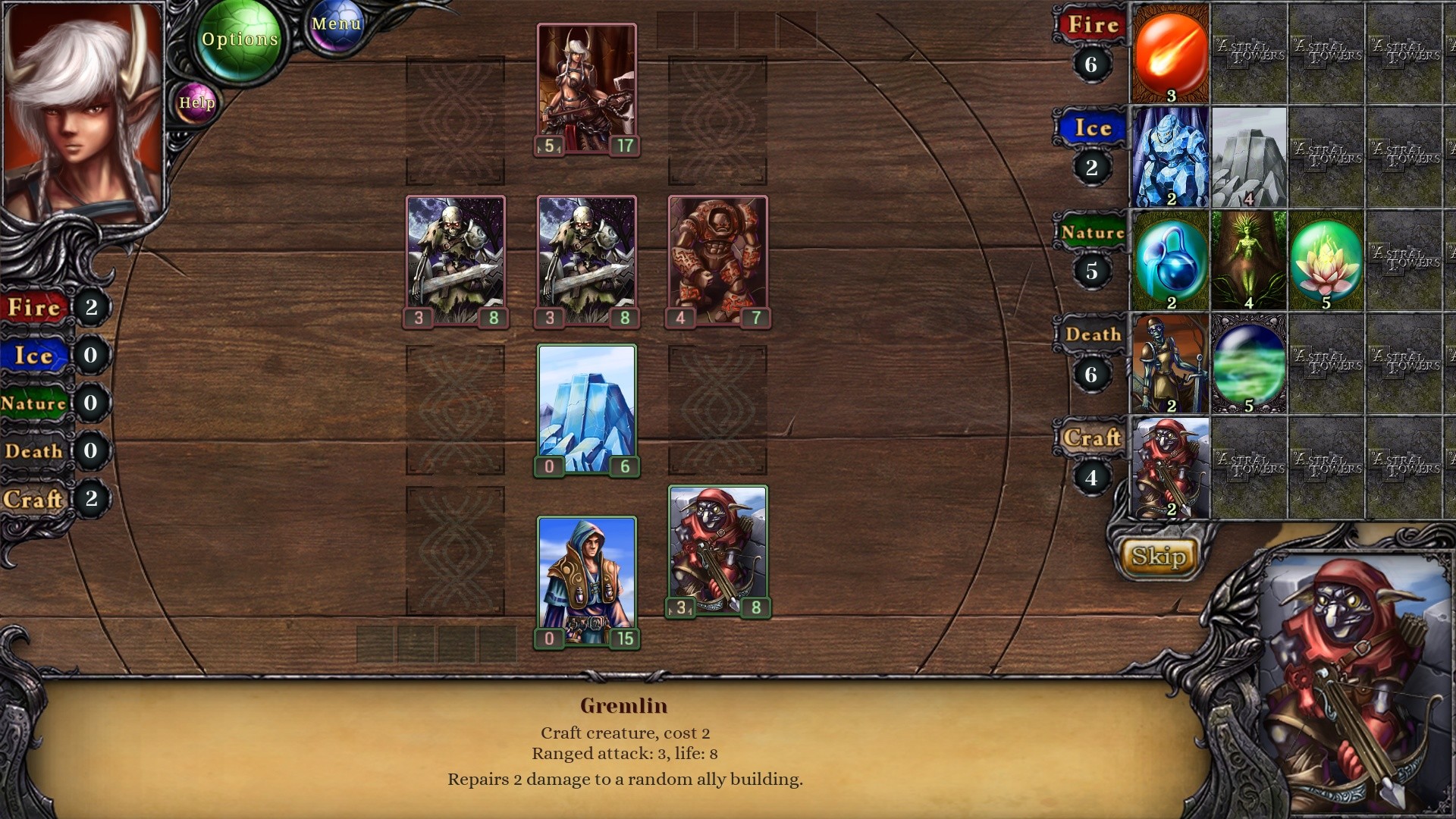This screenshot has width=1456, height=819.
Task: Select the stone wall Ice card in hand
Action: (1250, 157)
